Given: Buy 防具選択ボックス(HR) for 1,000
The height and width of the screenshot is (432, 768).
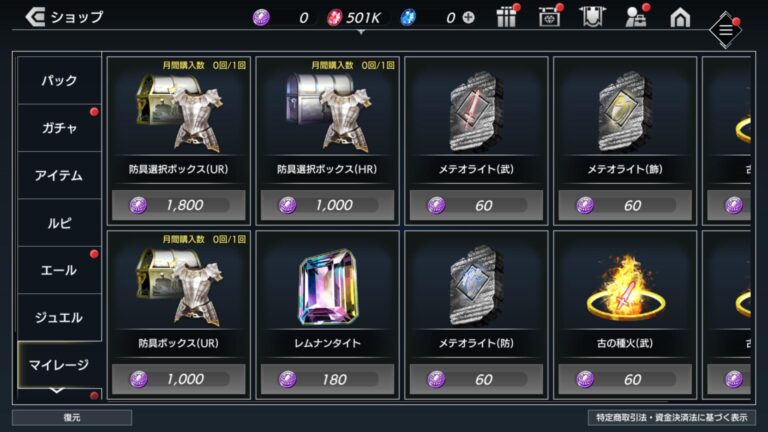Looking at the screenshot, I should tap(326, 205).
